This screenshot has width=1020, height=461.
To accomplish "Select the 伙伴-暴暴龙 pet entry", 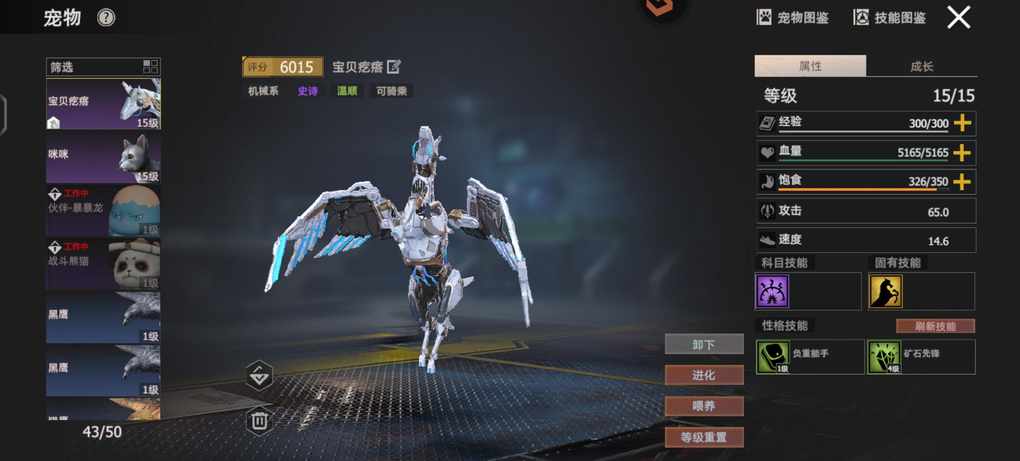I will coord(103,211).
